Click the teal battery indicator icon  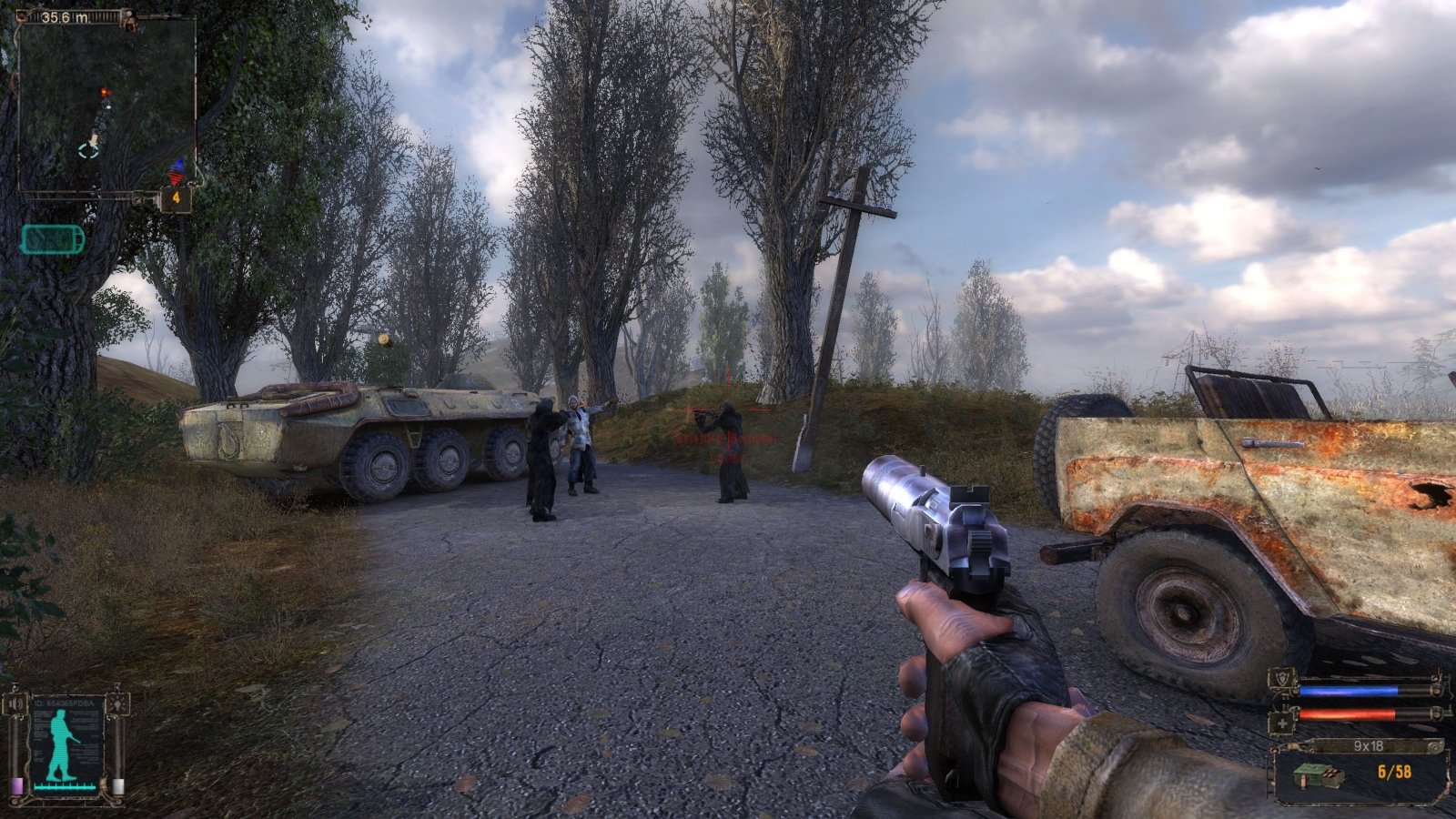(x=52, y=238)
